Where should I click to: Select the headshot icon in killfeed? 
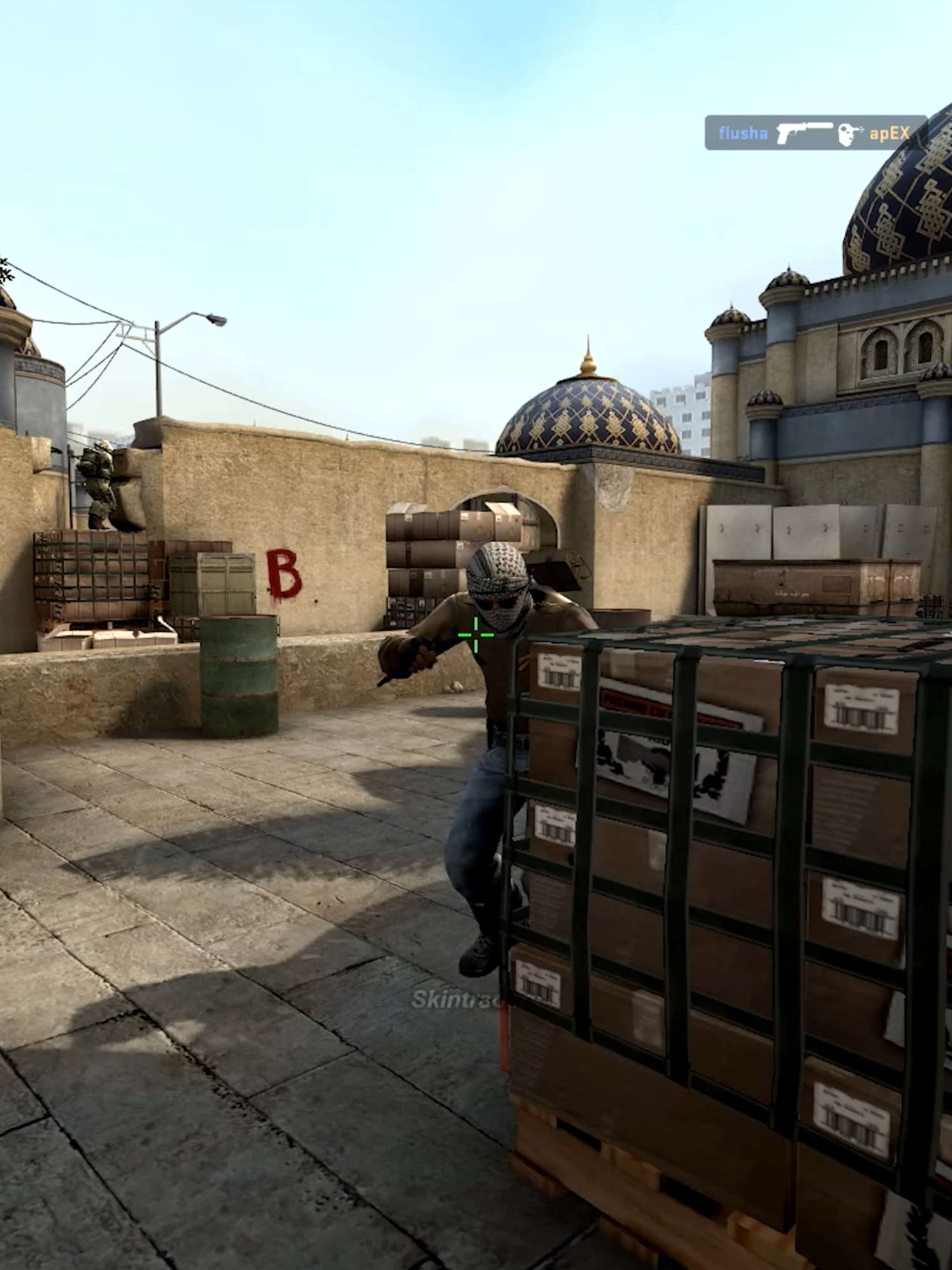(x=846, y=133)
